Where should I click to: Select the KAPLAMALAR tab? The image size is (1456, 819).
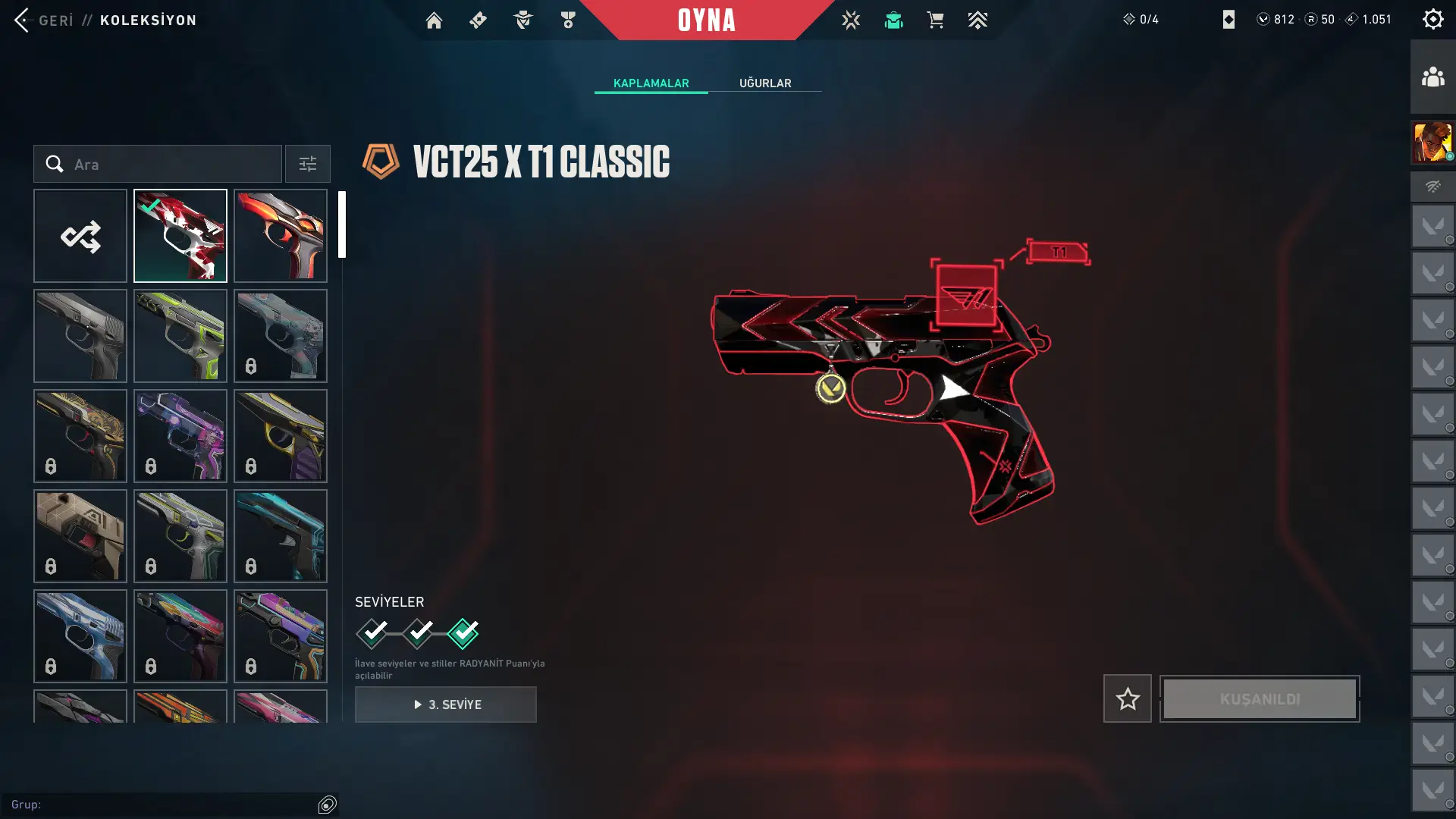[x=651, y=83]
